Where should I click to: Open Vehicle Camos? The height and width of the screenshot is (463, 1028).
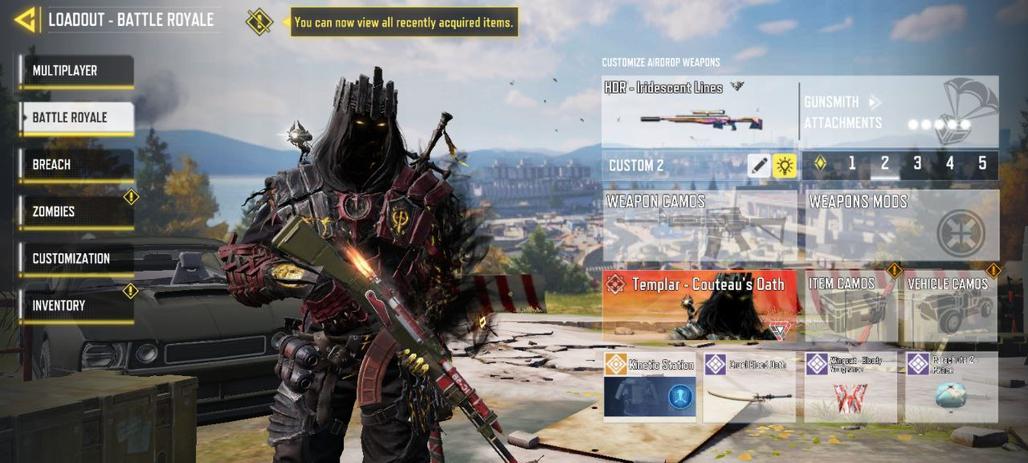coord(951,304)
